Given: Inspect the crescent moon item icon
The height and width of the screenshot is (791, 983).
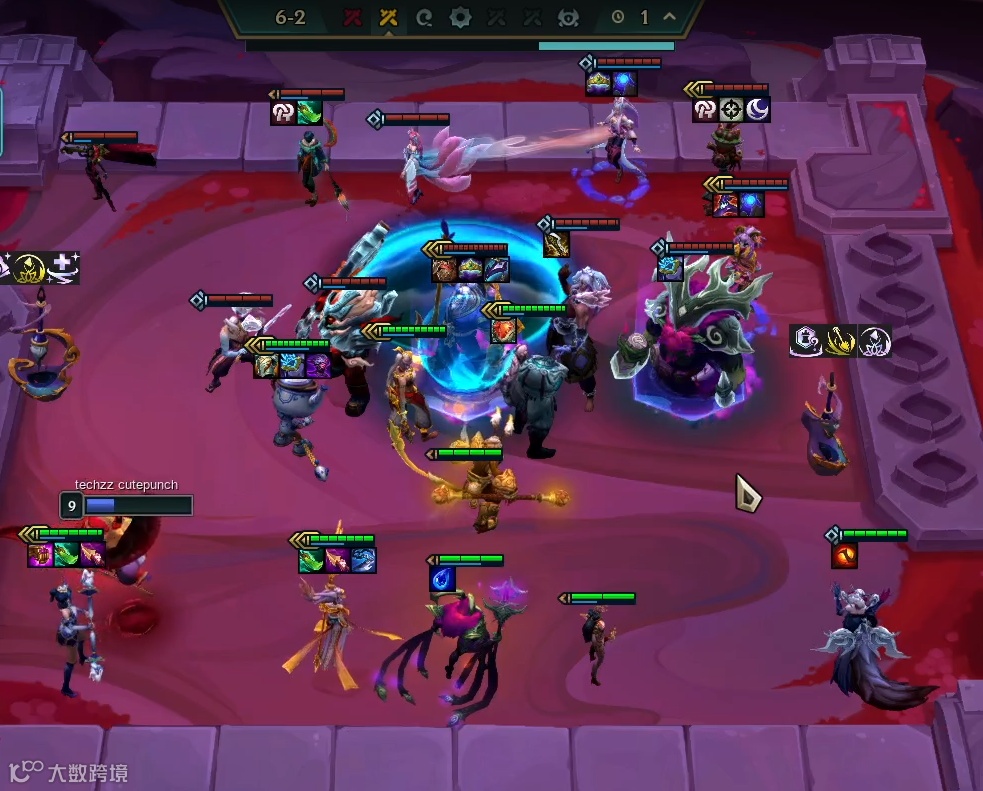Looking at the screenshot, I should coord(757,109).
